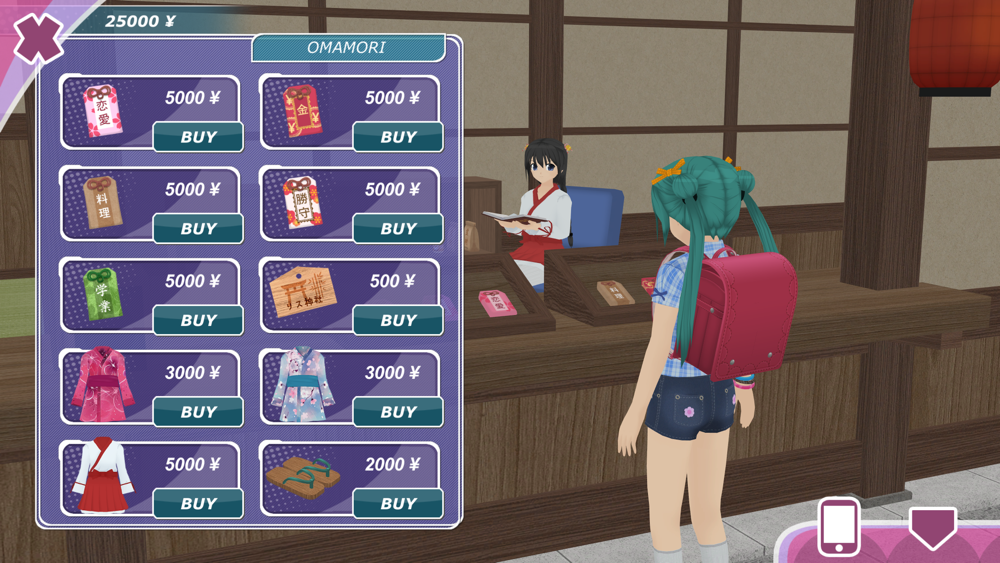The image size is (1000, 563).
Task: Buy the light blue floral kimono
Action: click(398, 412)
